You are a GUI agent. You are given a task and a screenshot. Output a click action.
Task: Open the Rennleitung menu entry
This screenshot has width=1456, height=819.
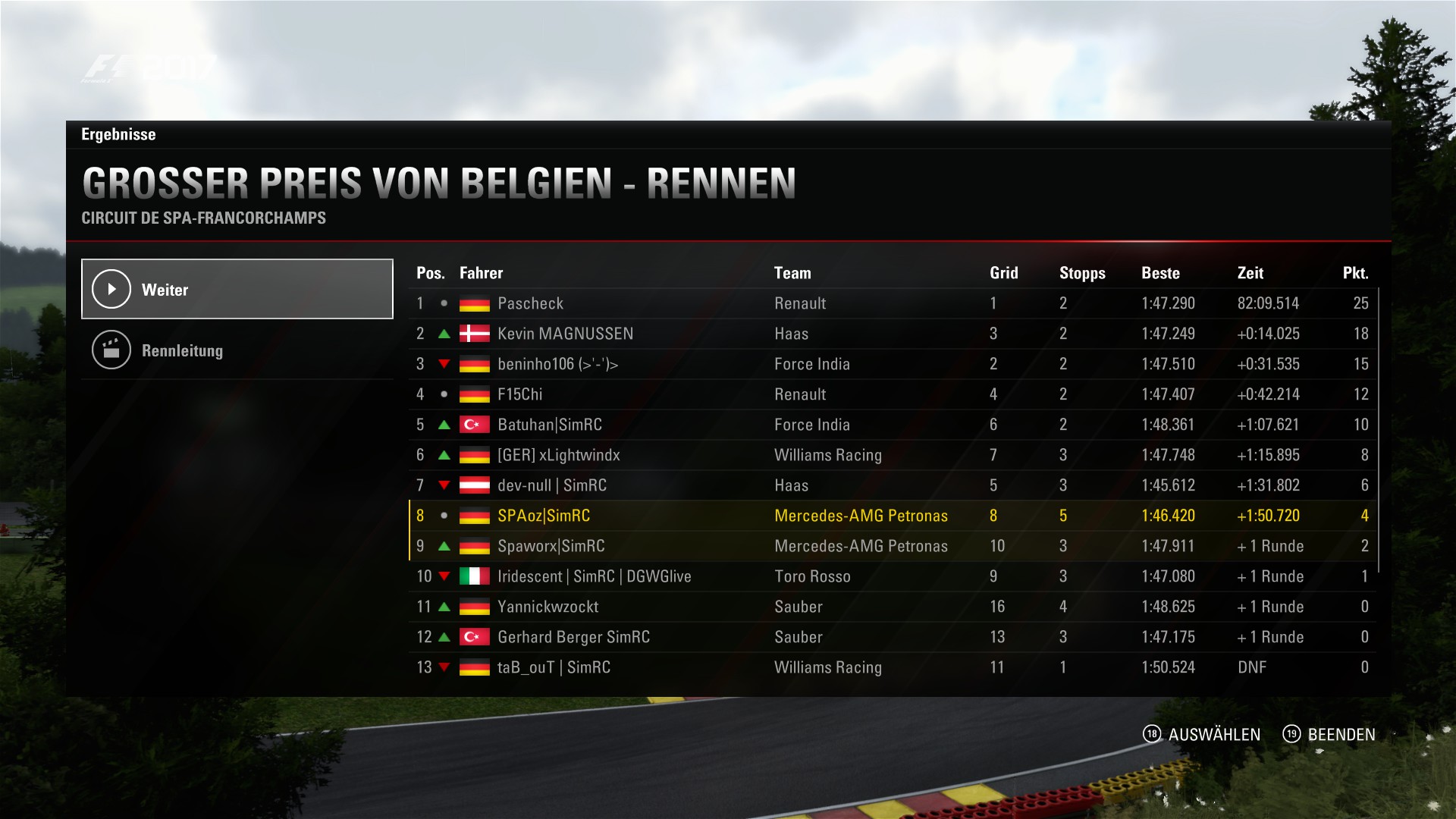click(237, 350)
